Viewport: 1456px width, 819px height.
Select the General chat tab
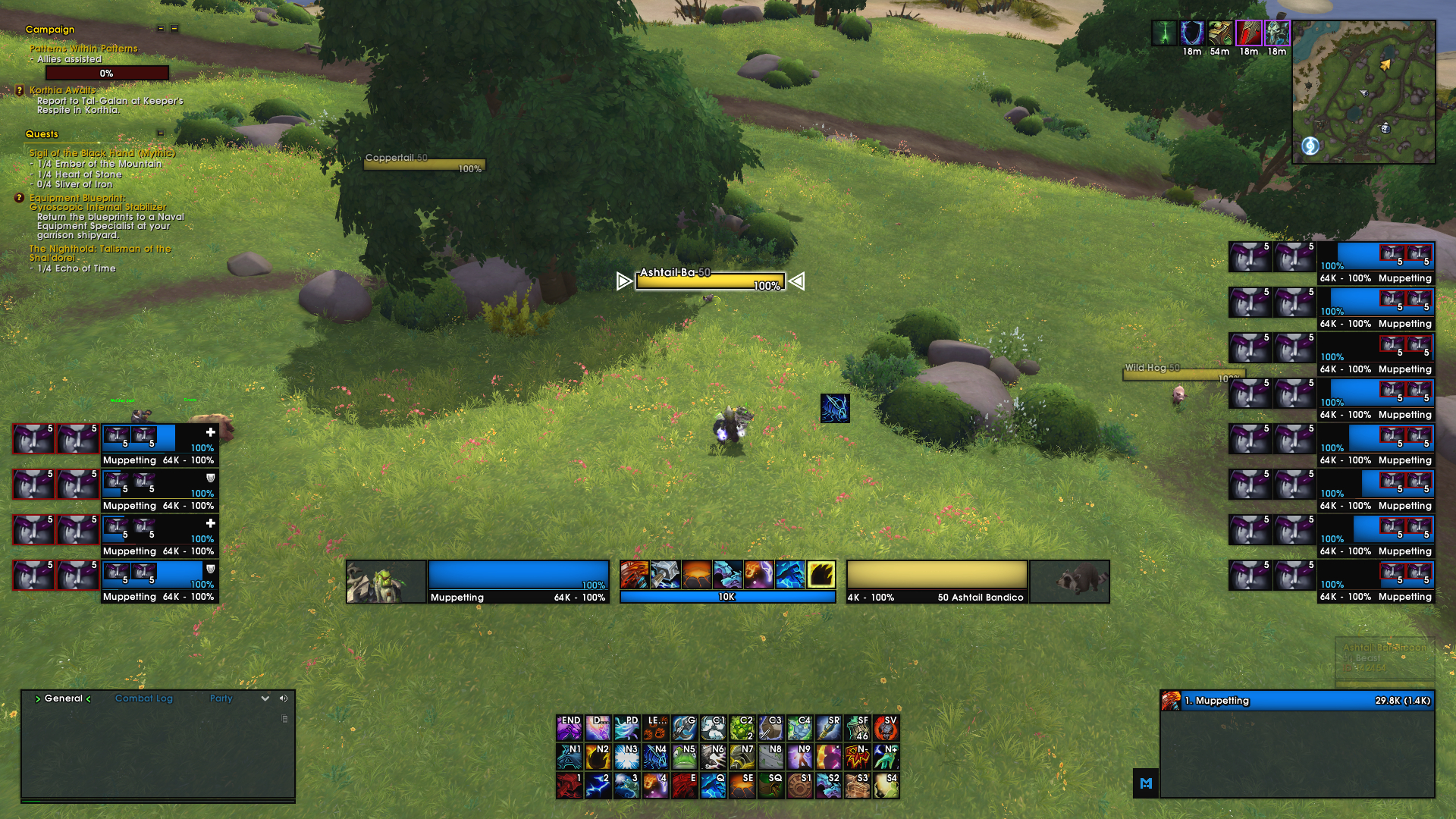click(64, 698)
